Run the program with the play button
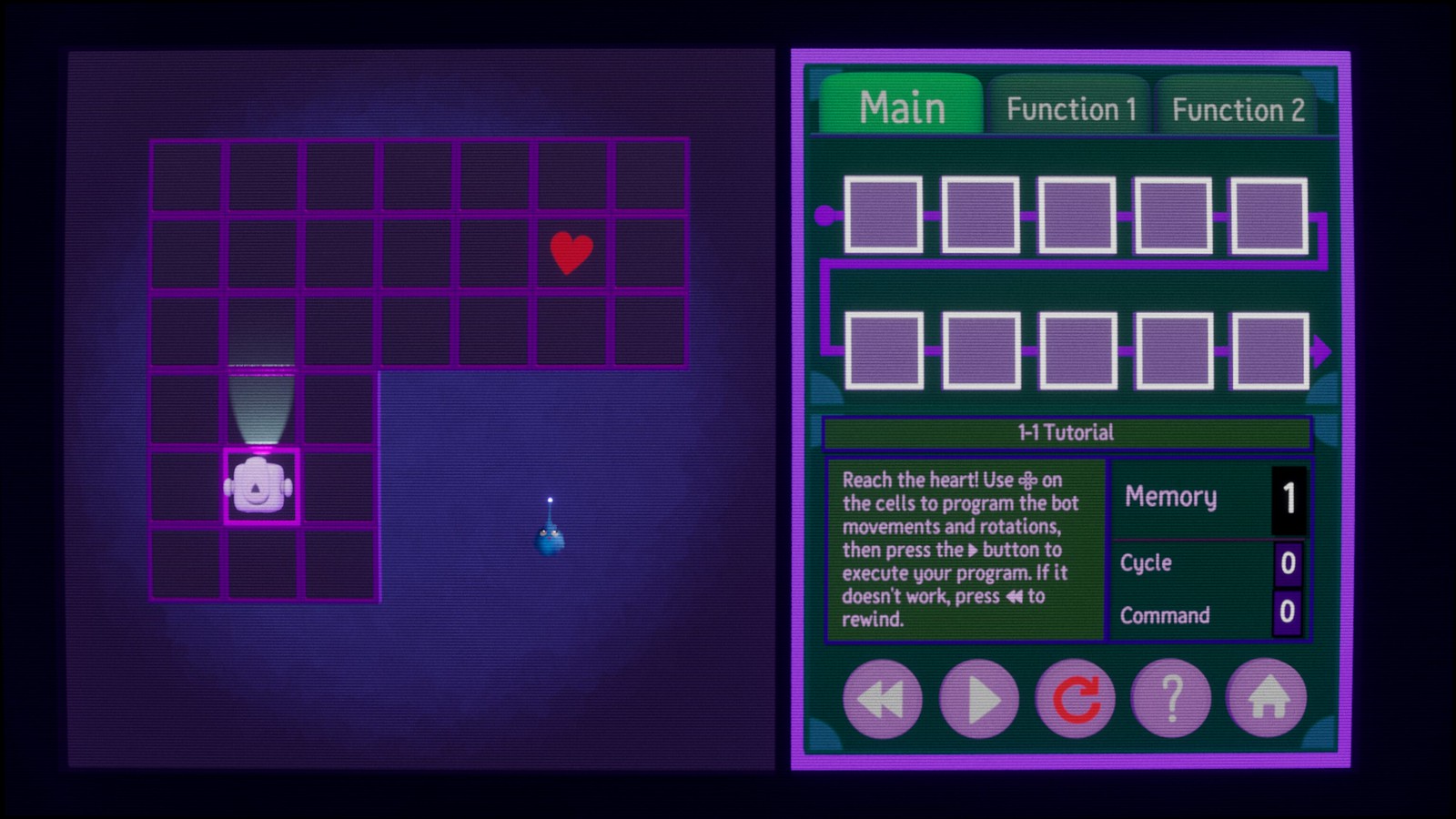The image size is (1456, 819). [x=978, y=699]
